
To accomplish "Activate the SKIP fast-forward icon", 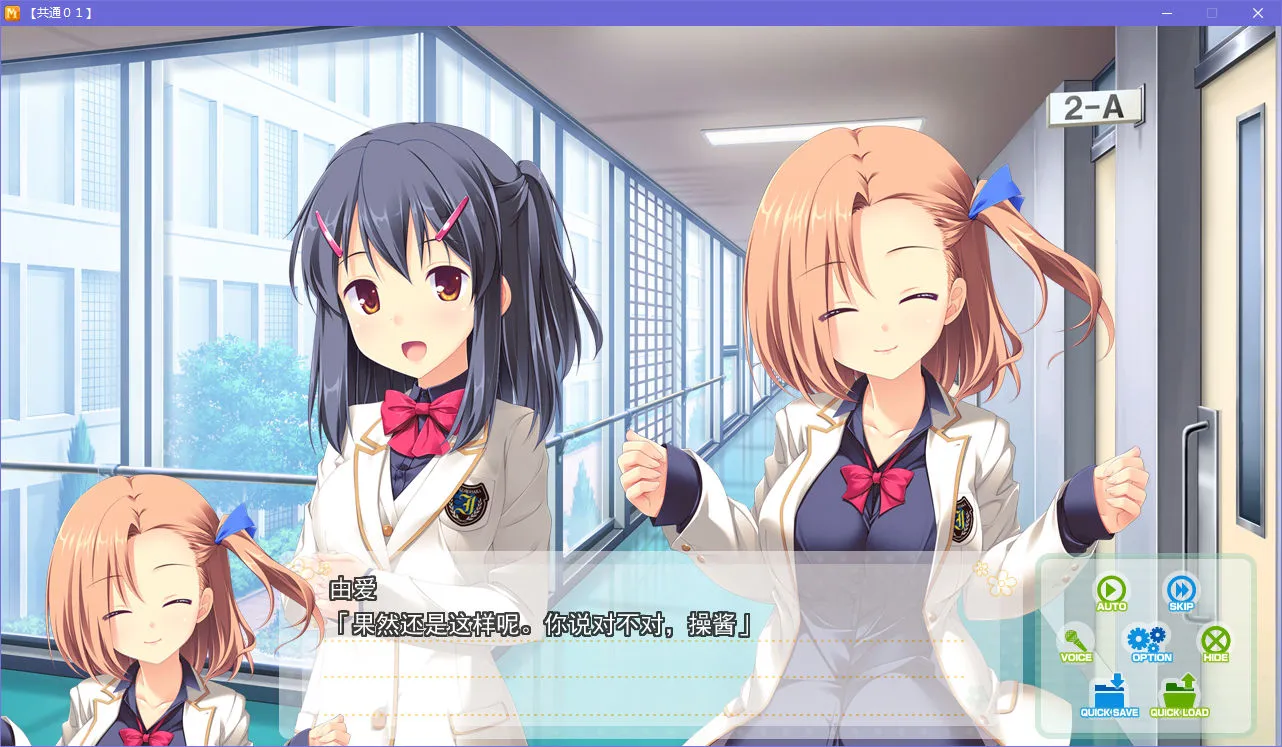I will point(1180,592).
